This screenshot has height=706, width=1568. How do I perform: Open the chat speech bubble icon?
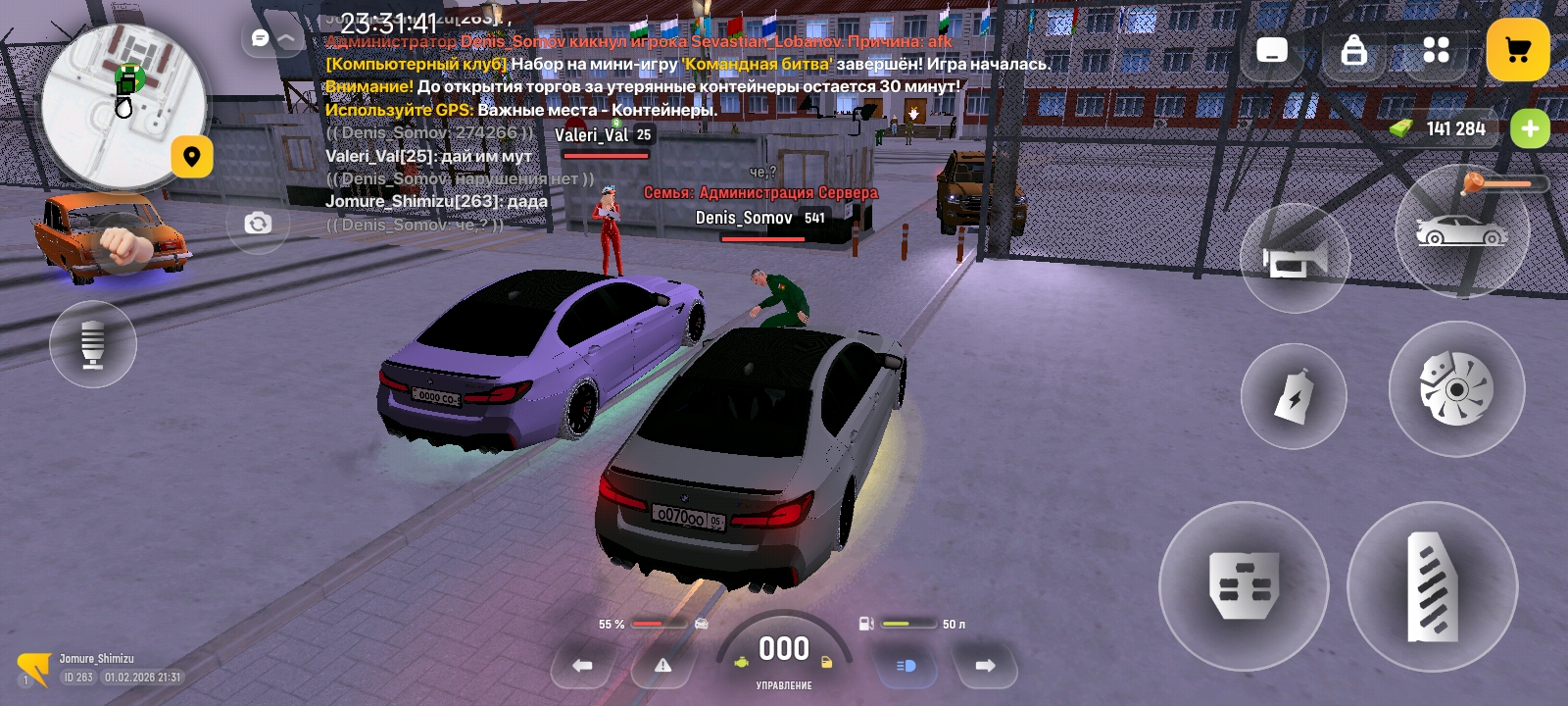click(260, 38)
